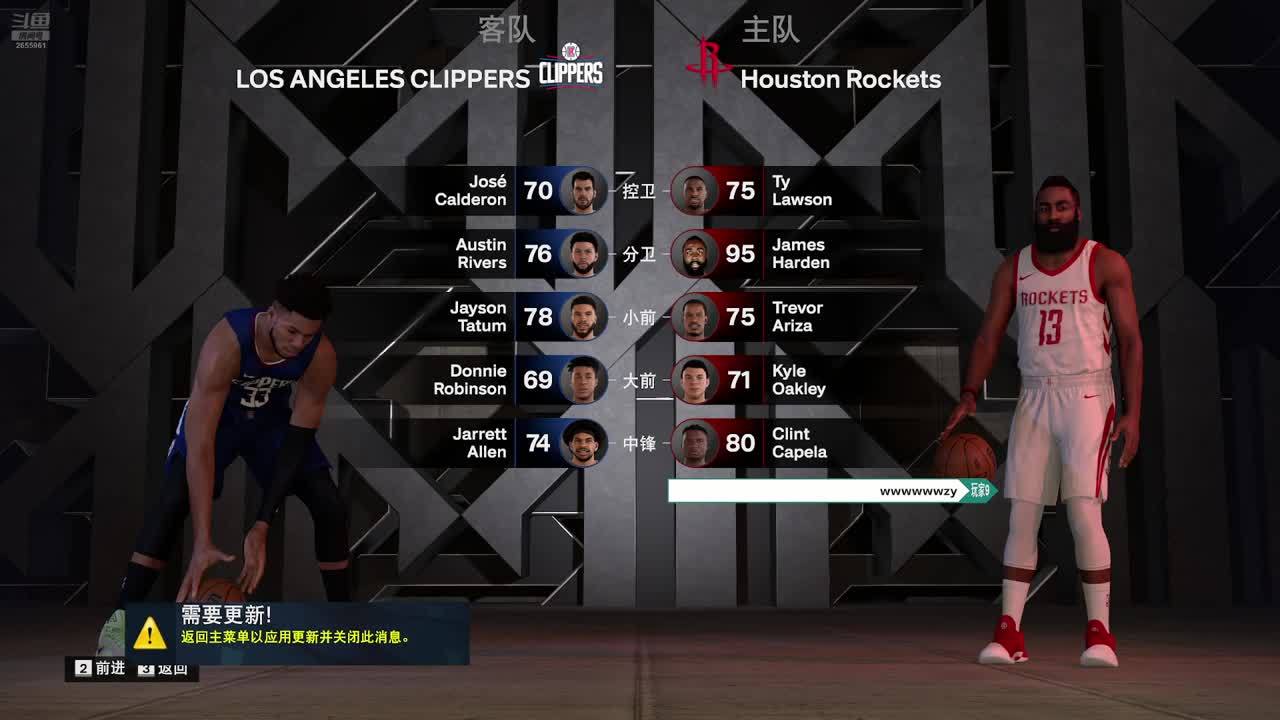Select James Harden's 95-rated row

[770, 254]
